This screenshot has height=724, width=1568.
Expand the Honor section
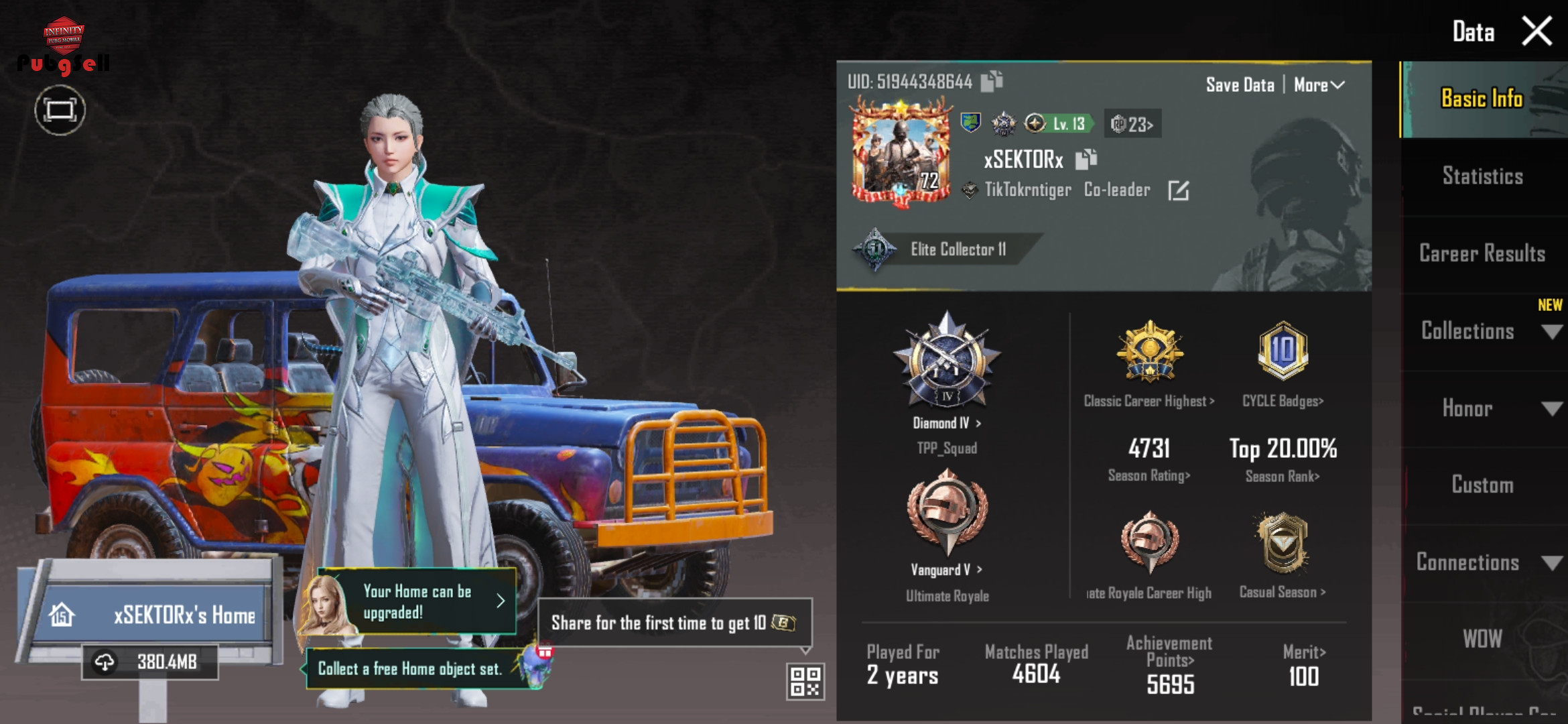(1484, 408)
